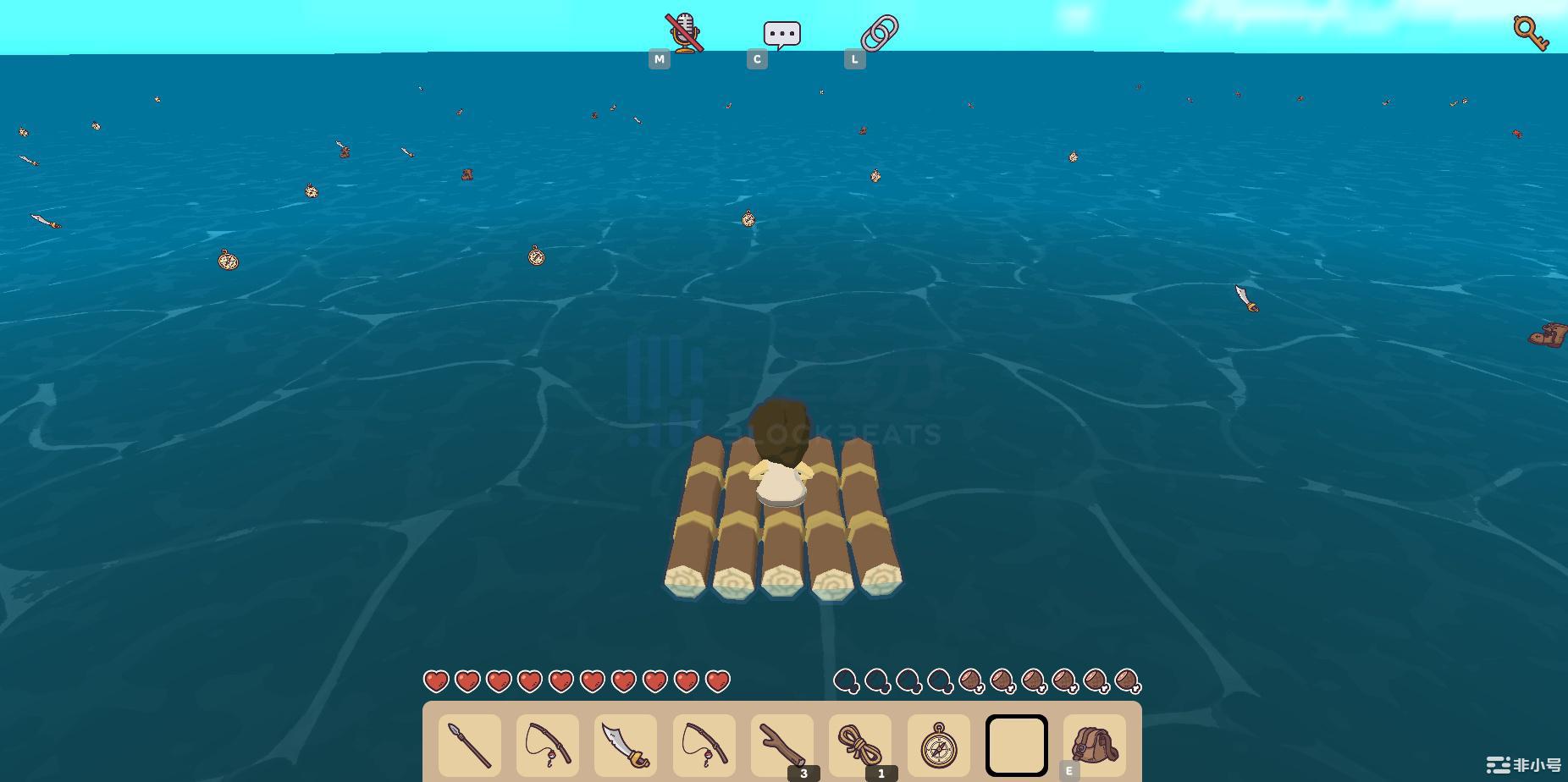The width and height of the screenshot is (1568, 782).
Task: Equip the first fishing rod
Action: [x=548, y=745]
